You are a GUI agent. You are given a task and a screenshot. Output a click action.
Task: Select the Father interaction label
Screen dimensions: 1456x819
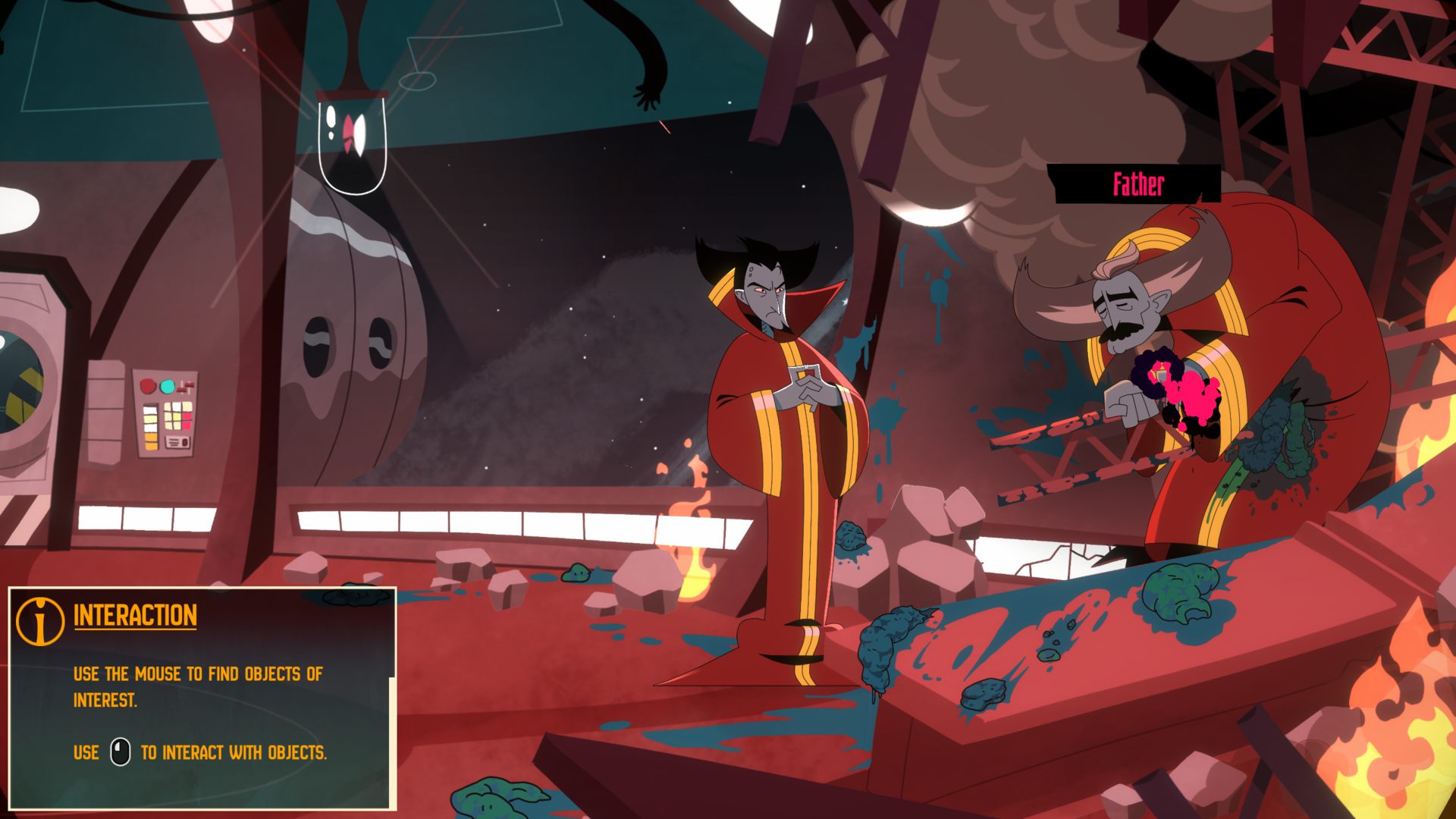click(1137, 184)
